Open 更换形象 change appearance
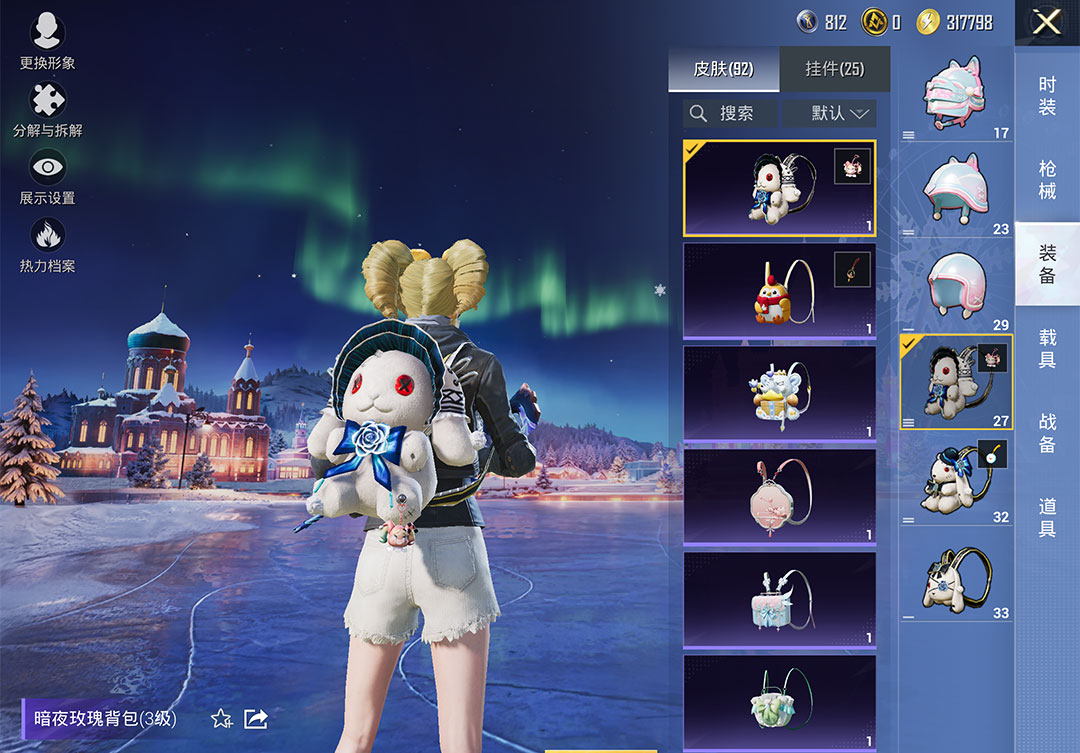The height and width of the screenshot is (753, 1080). (x=47, y=41)
